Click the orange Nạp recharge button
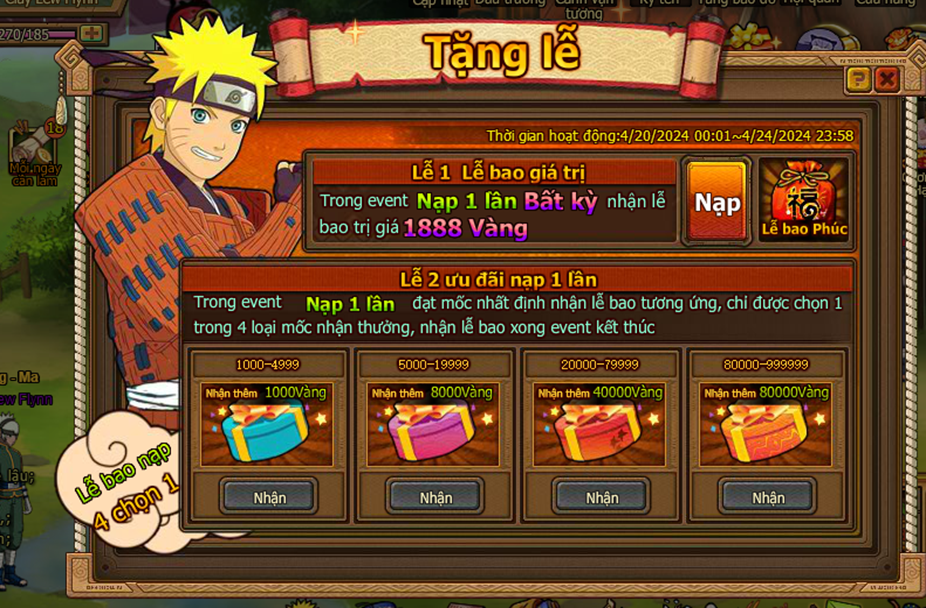The width and height of the screenshot is (926, 608). click(717, 203)
